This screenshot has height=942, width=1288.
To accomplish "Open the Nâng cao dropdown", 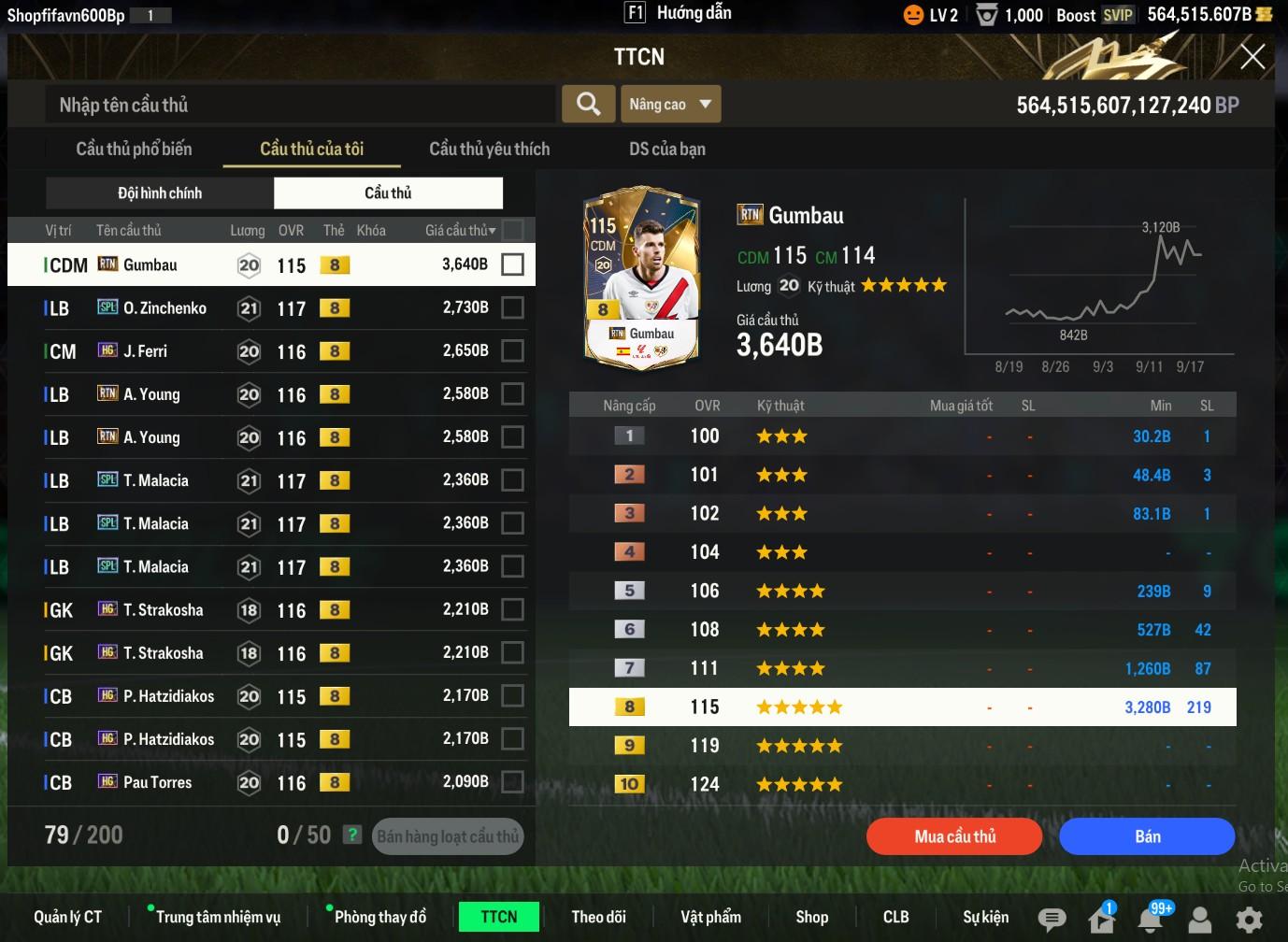I will pyautogui.click(x=670, y=104).
